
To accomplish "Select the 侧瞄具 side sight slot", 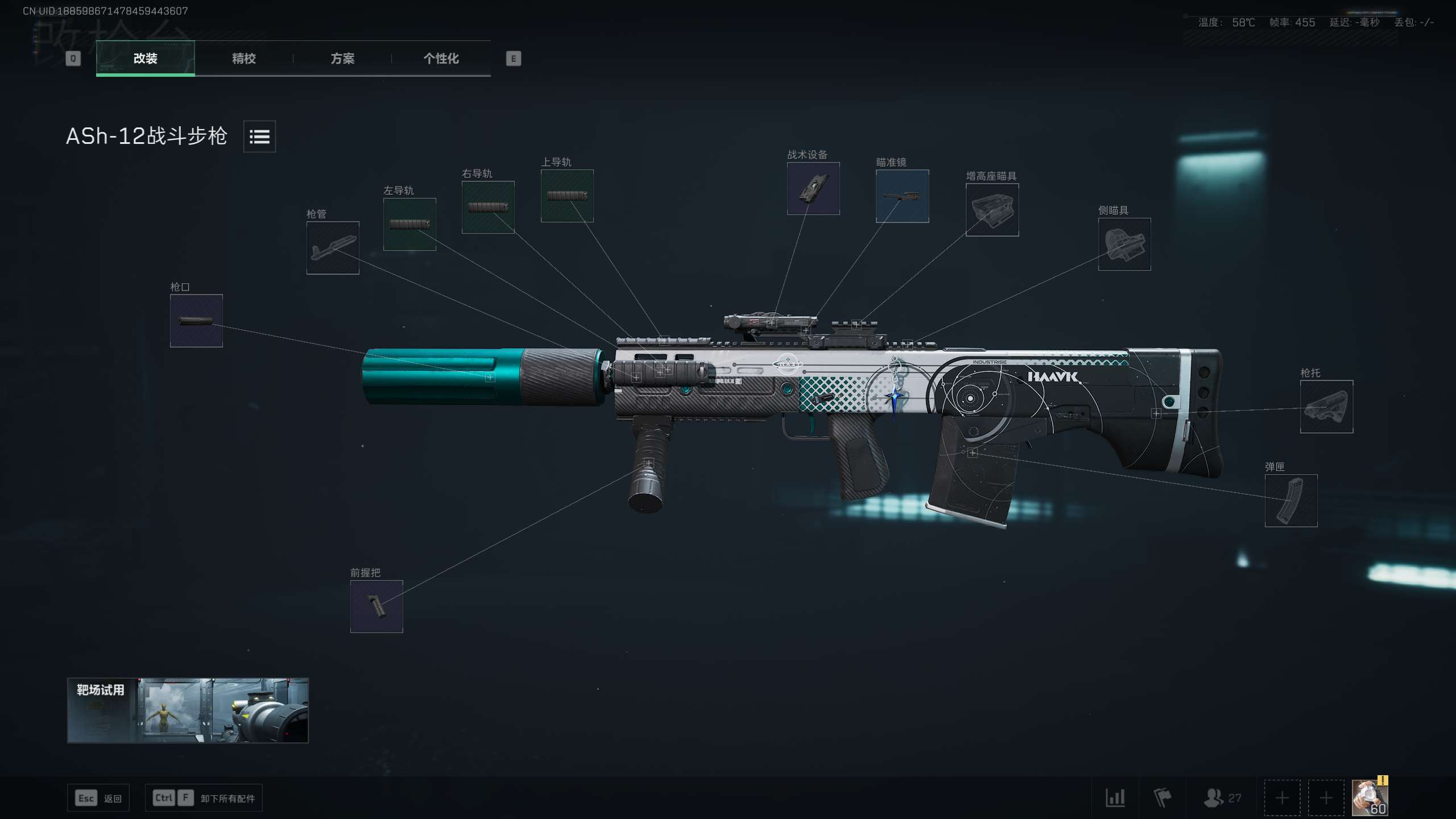I will point(1124,244).
